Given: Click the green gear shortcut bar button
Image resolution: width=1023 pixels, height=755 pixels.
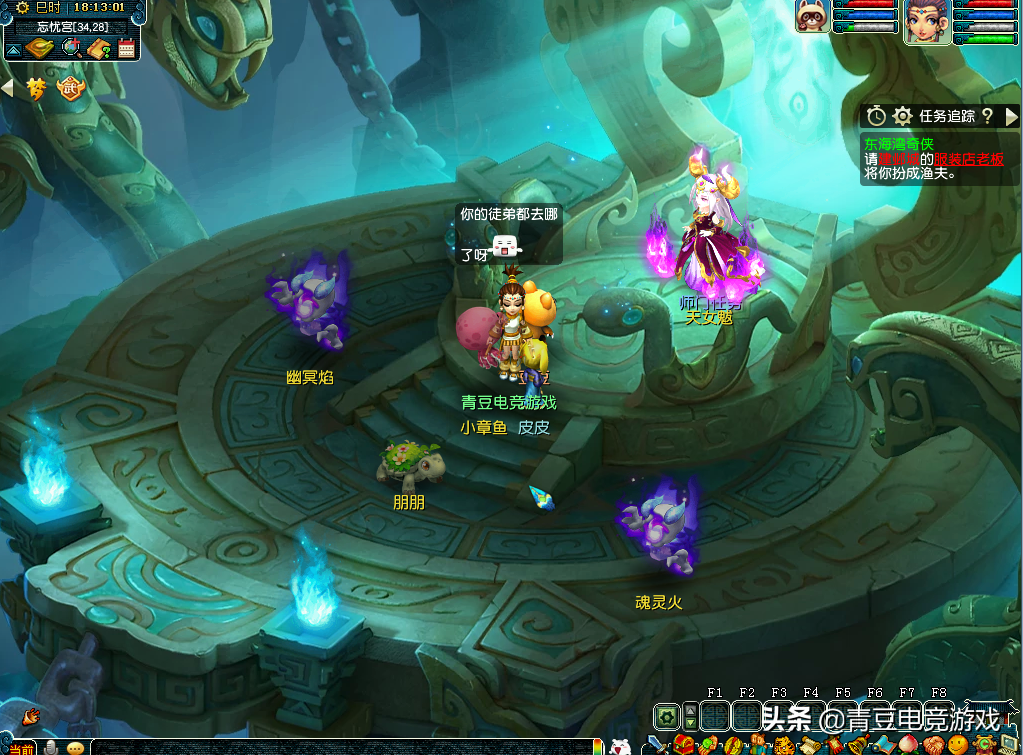Looking at the screenshot, I should click(666, 716).
